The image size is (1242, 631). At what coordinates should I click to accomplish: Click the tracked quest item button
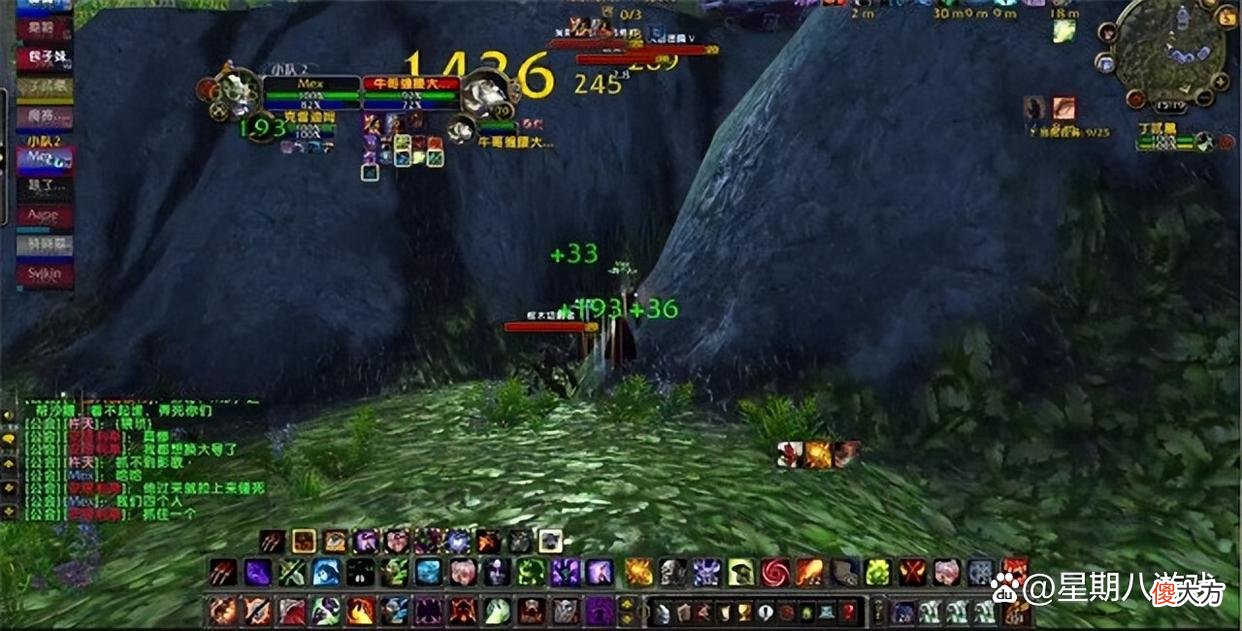(1064, 108)
